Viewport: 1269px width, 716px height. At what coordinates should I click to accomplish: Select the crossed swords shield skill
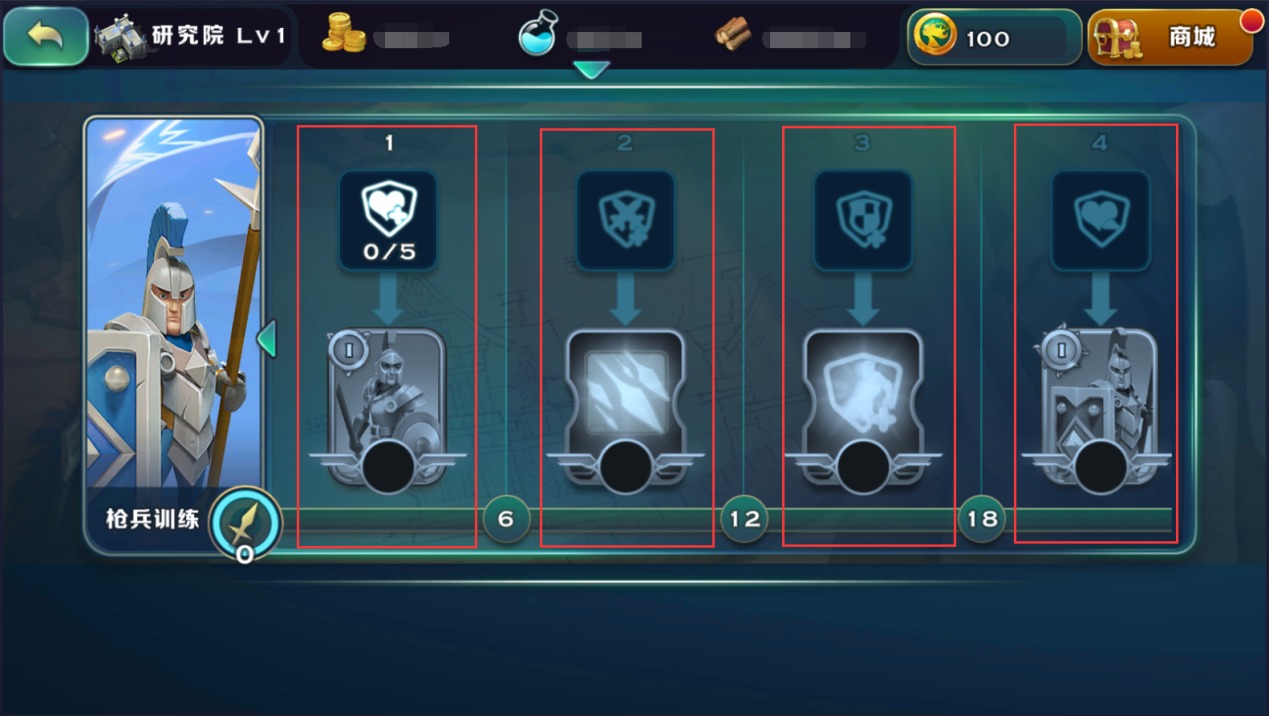pos(625,218)
